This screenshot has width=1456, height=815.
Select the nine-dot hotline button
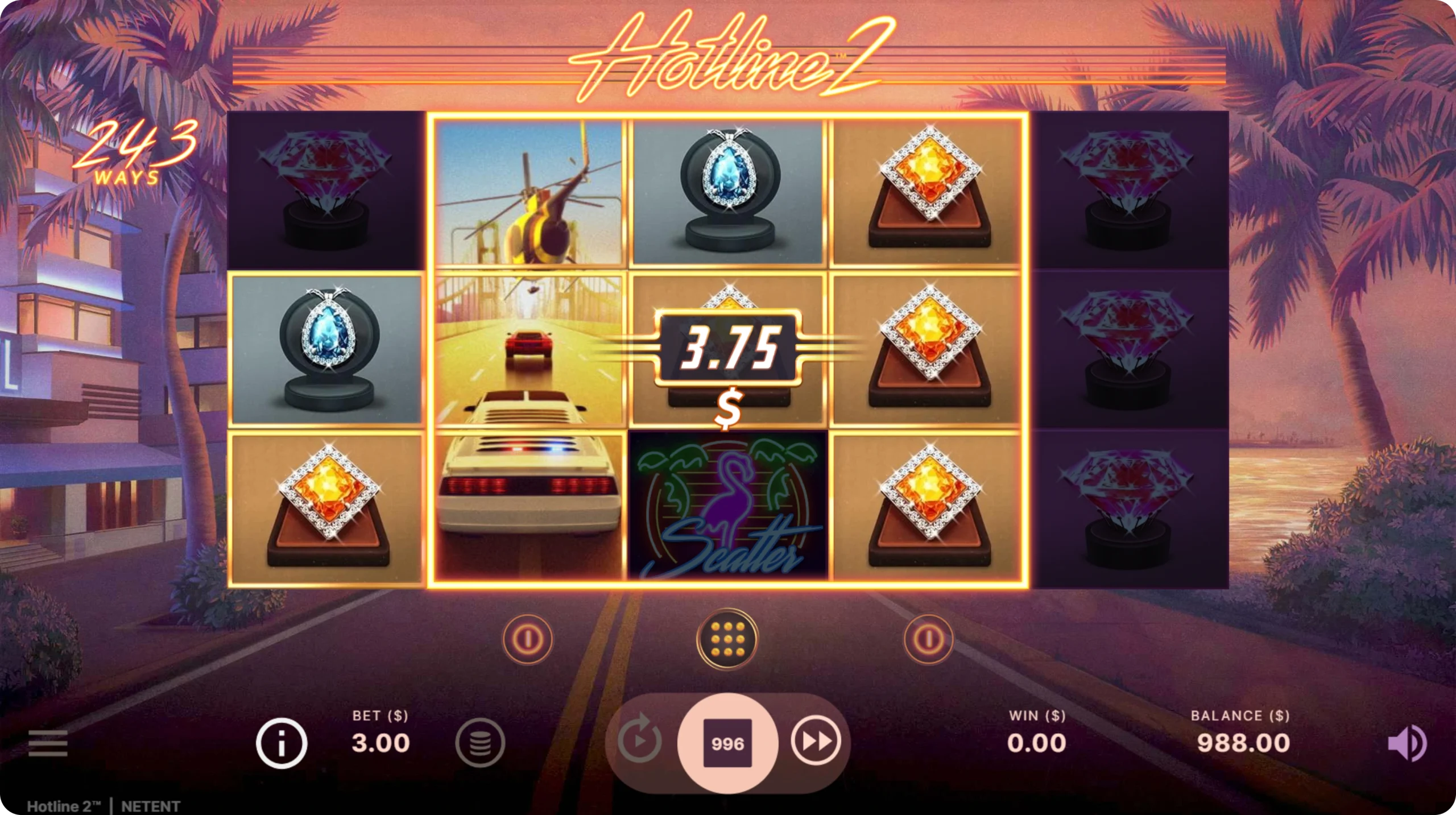727,639
